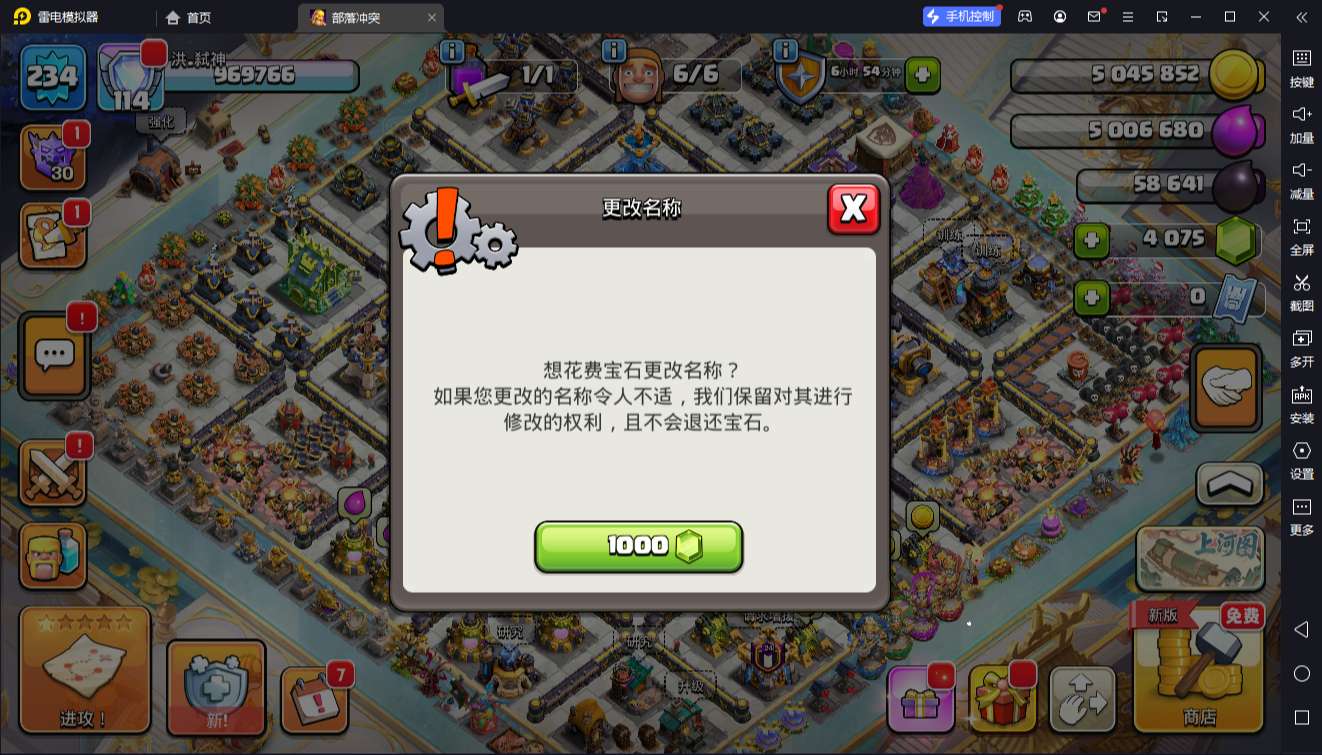Open the clan war scroll icon with notification
The image size is (1322, 755).
point(53,235)
